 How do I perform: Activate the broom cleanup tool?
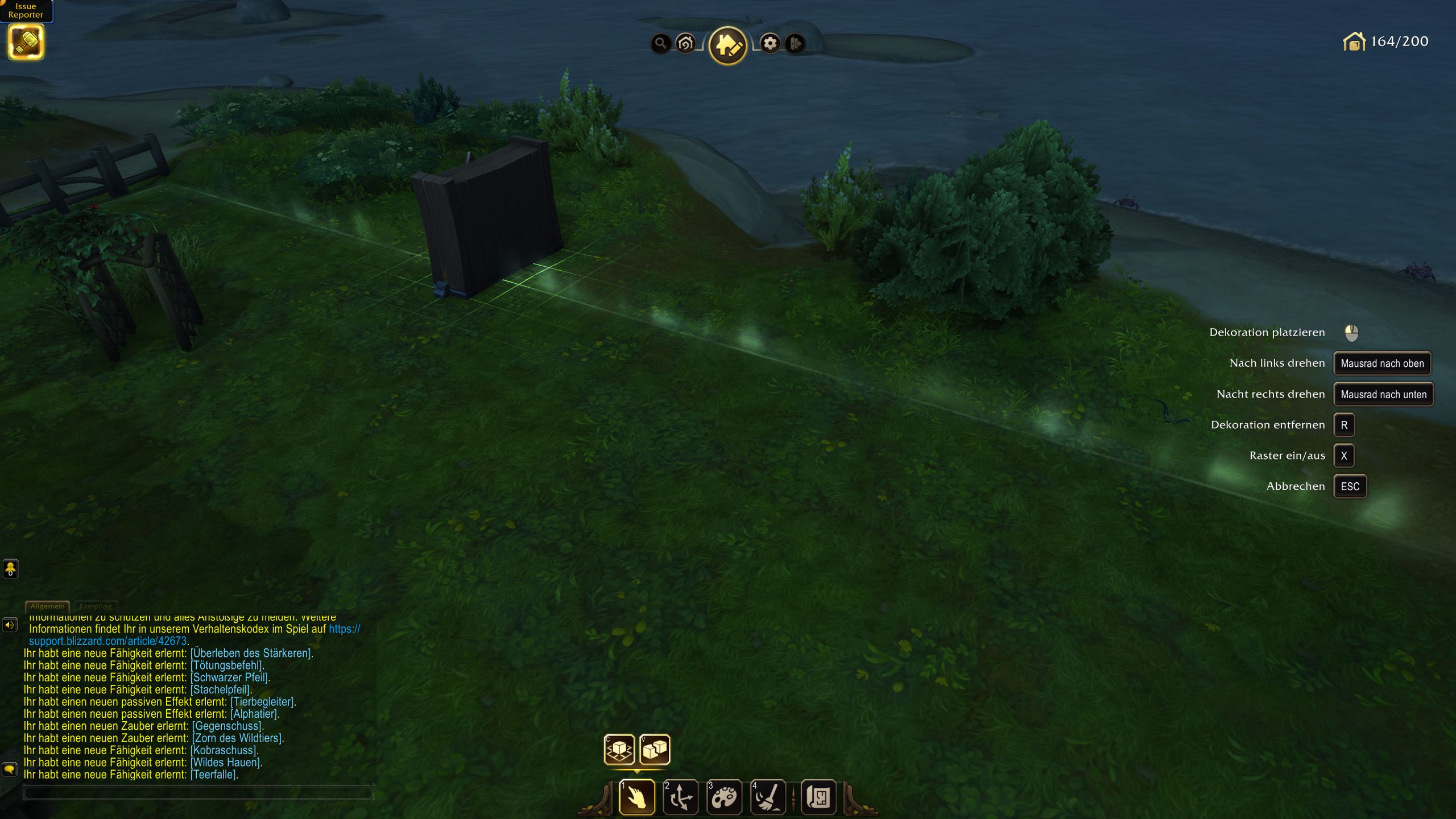[768, 797]
